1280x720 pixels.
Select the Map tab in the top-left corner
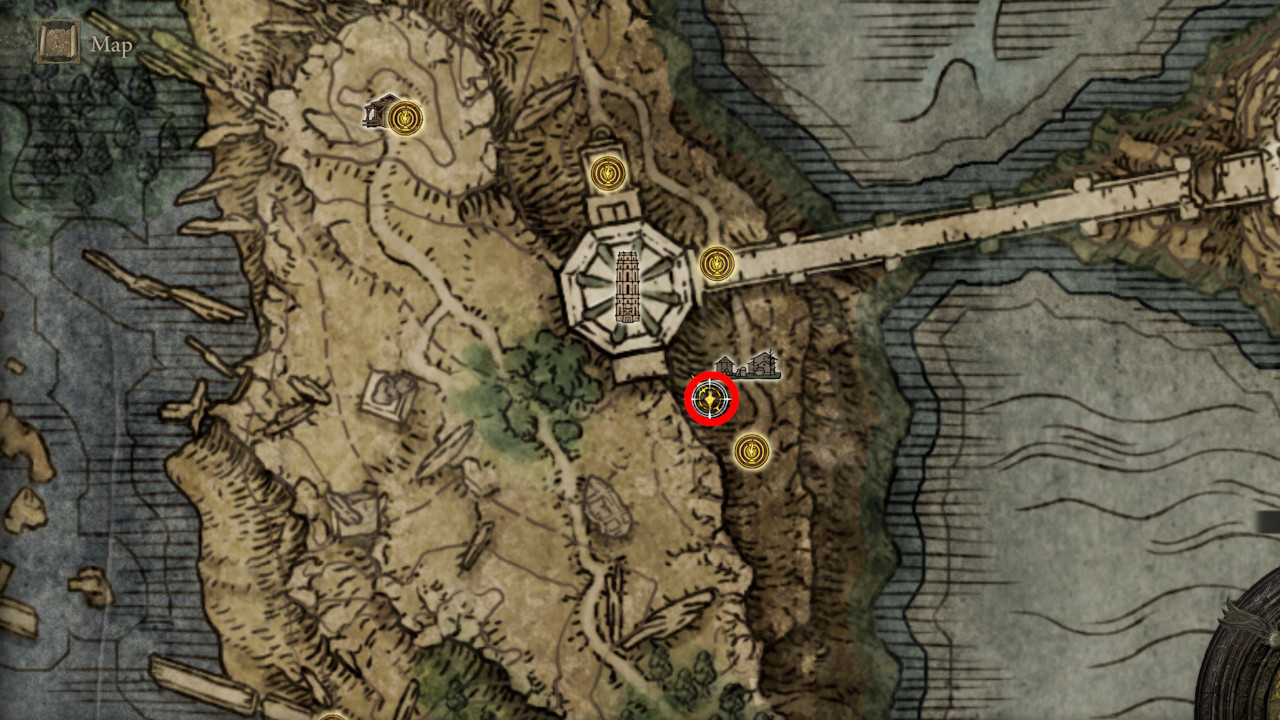[57, 42]
